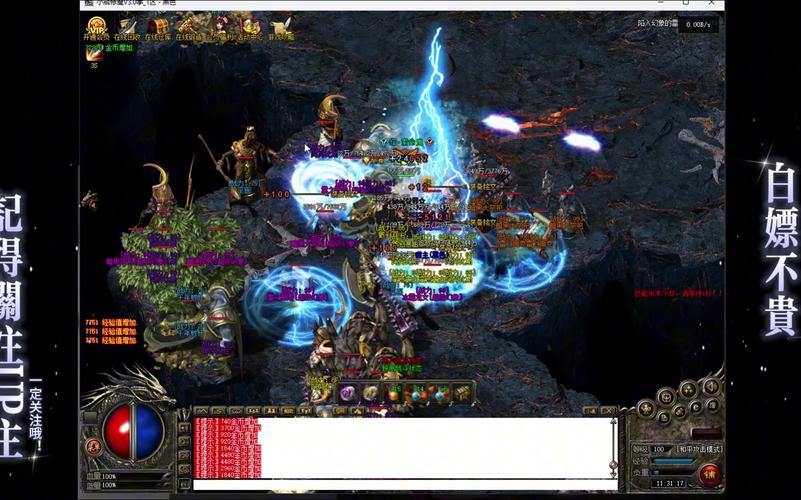Toggle the peace attack mode label
This screenshot has height=500, width=801.
click(699, 450)
